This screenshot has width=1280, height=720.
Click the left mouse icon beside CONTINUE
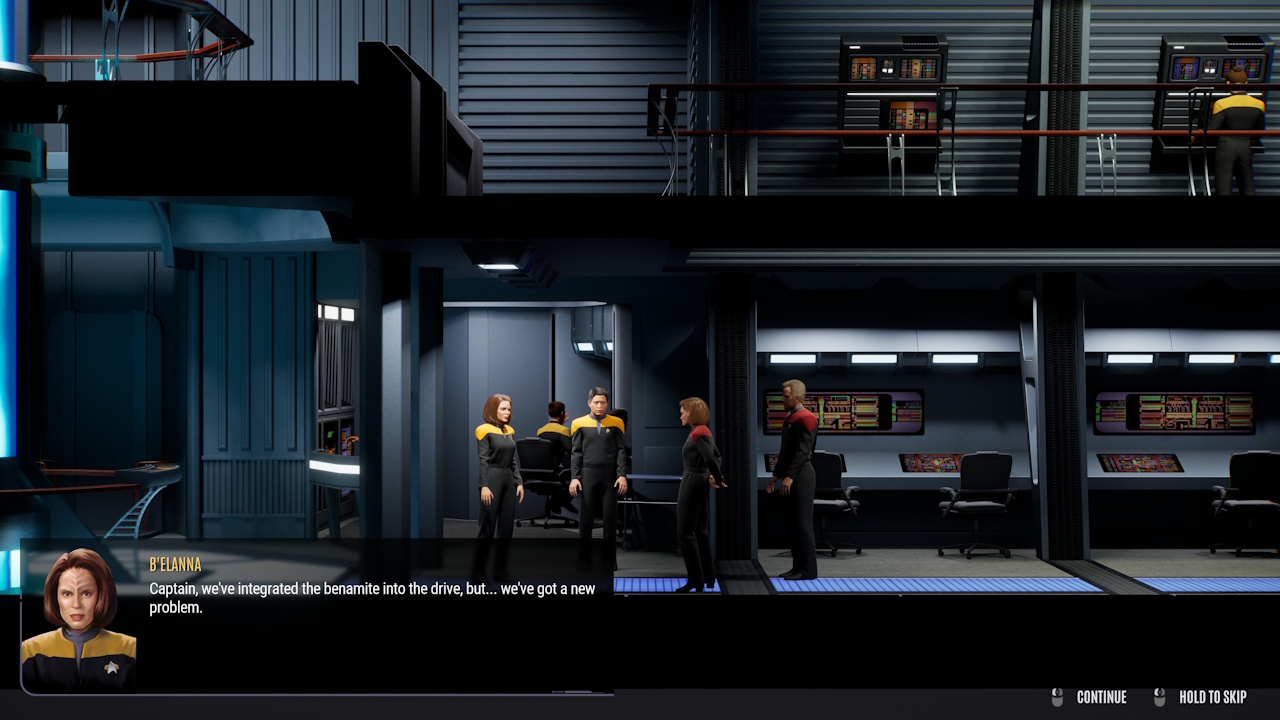[x=1058, y=697]
